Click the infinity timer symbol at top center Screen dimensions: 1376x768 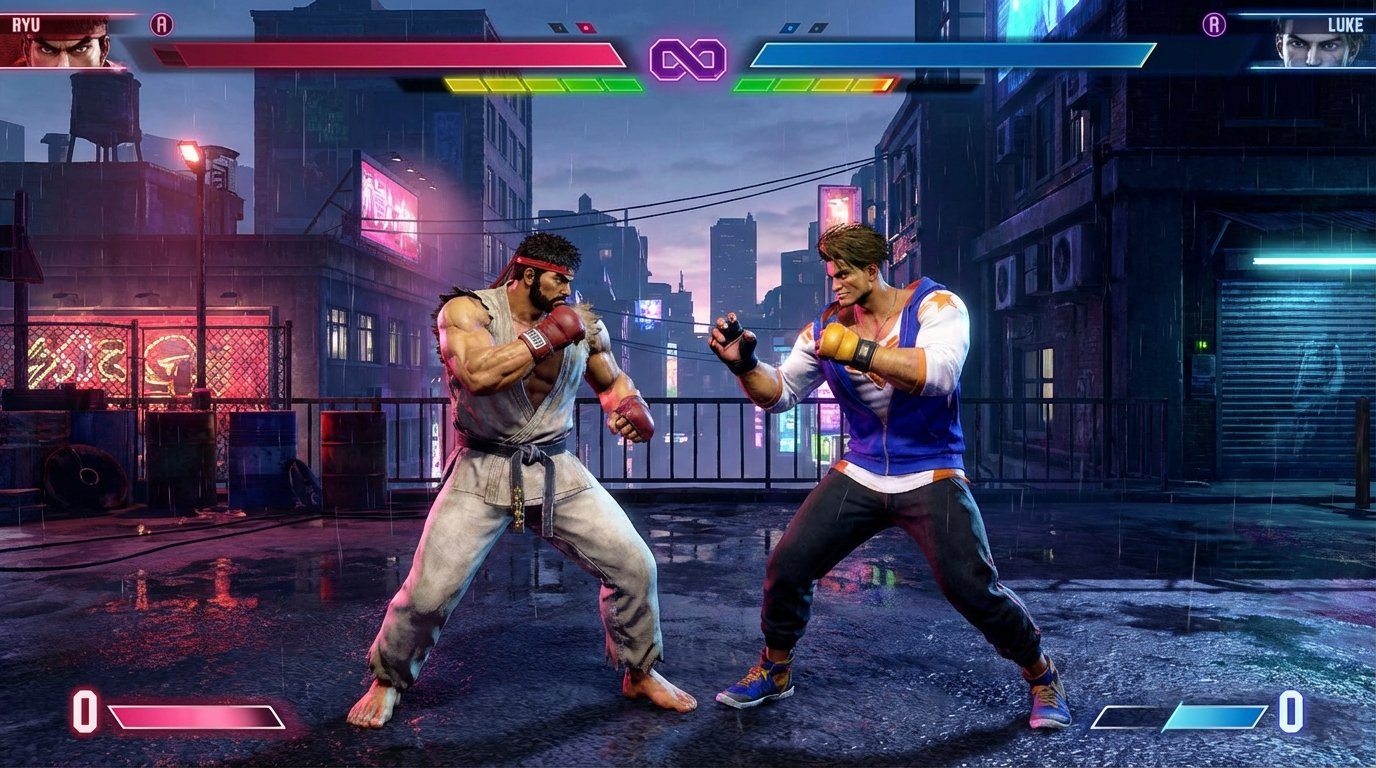[x=688, y=60]
